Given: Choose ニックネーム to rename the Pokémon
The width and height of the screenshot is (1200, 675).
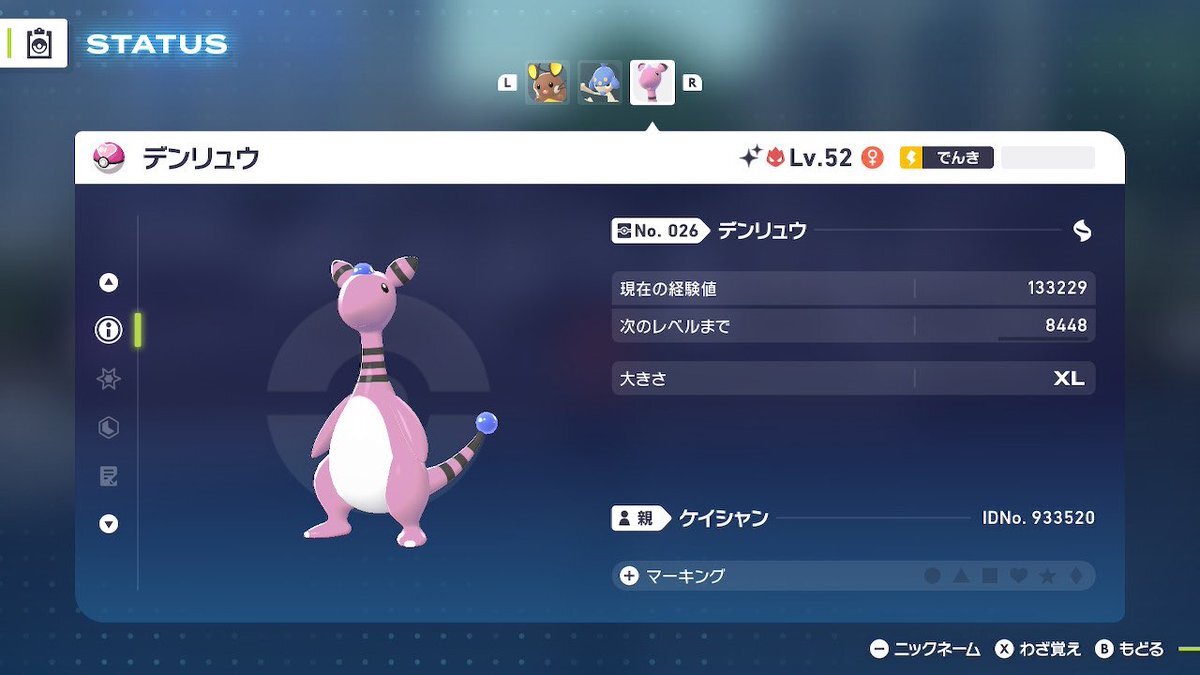Looking at the screenshot, I should [x=925, y=649].
